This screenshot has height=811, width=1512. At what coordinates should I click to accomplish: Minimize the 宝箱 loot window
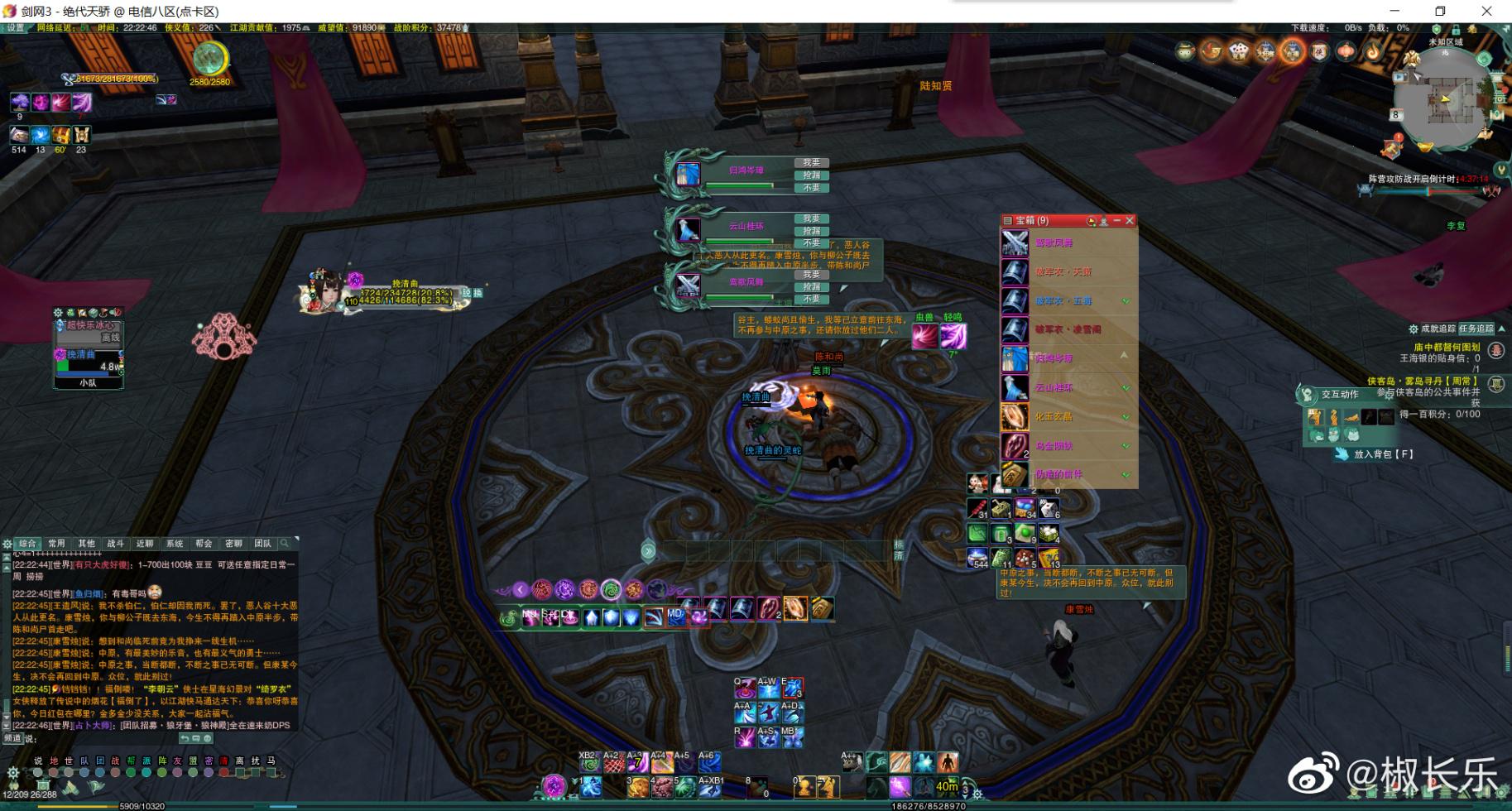tap(1116, 221)
